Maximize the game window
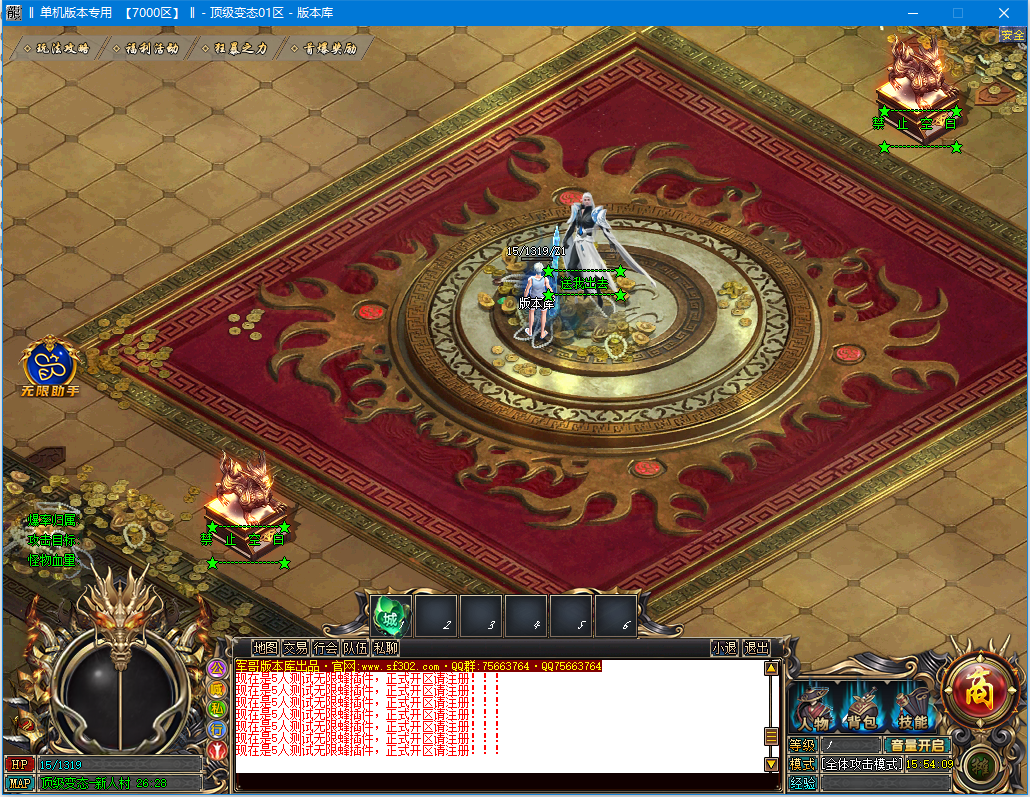 coord(957,13)
